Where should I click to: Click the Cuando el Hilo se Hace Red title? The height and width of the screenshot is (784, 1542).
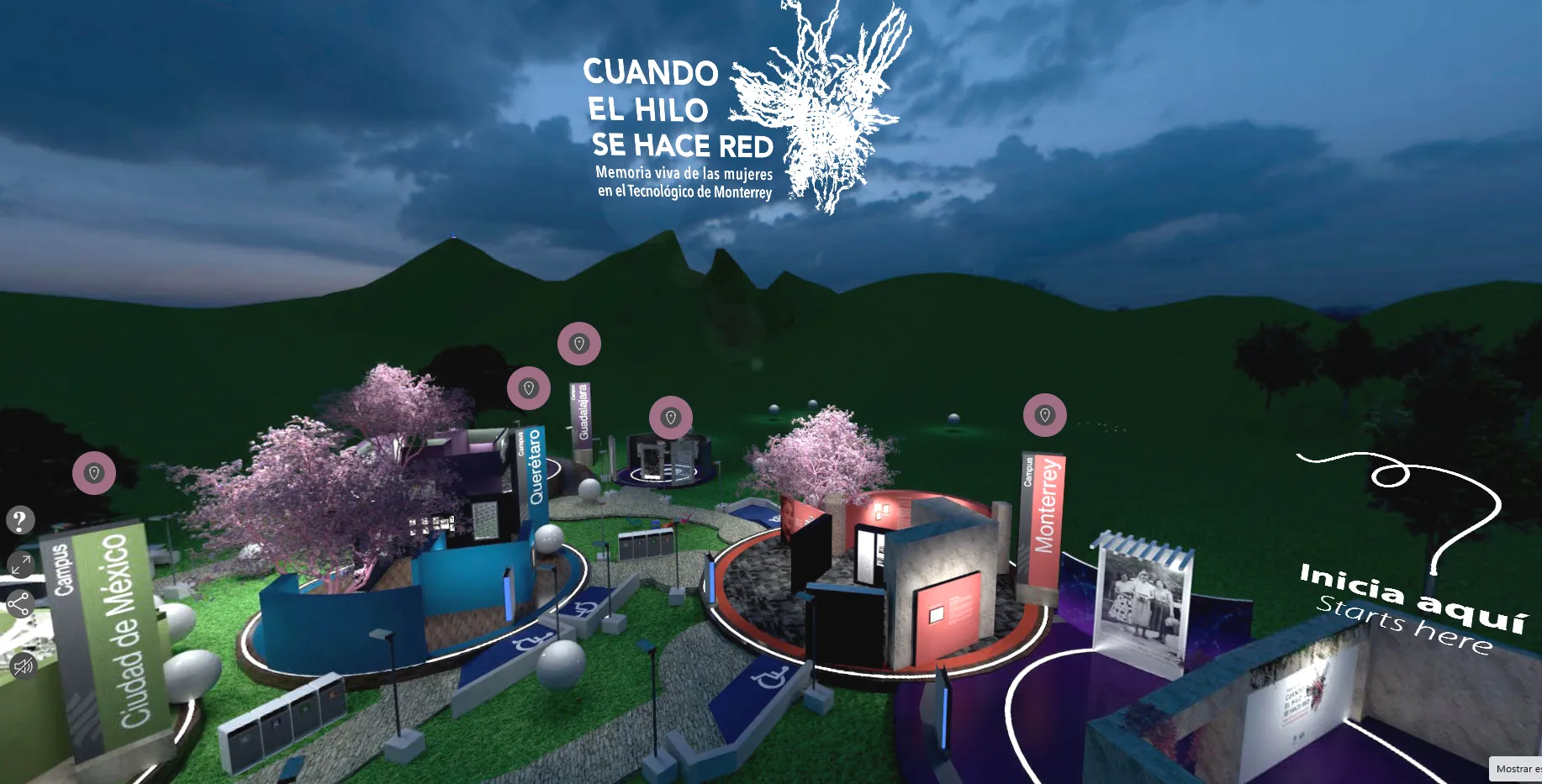pyautogui.click(x=681, y=109)
